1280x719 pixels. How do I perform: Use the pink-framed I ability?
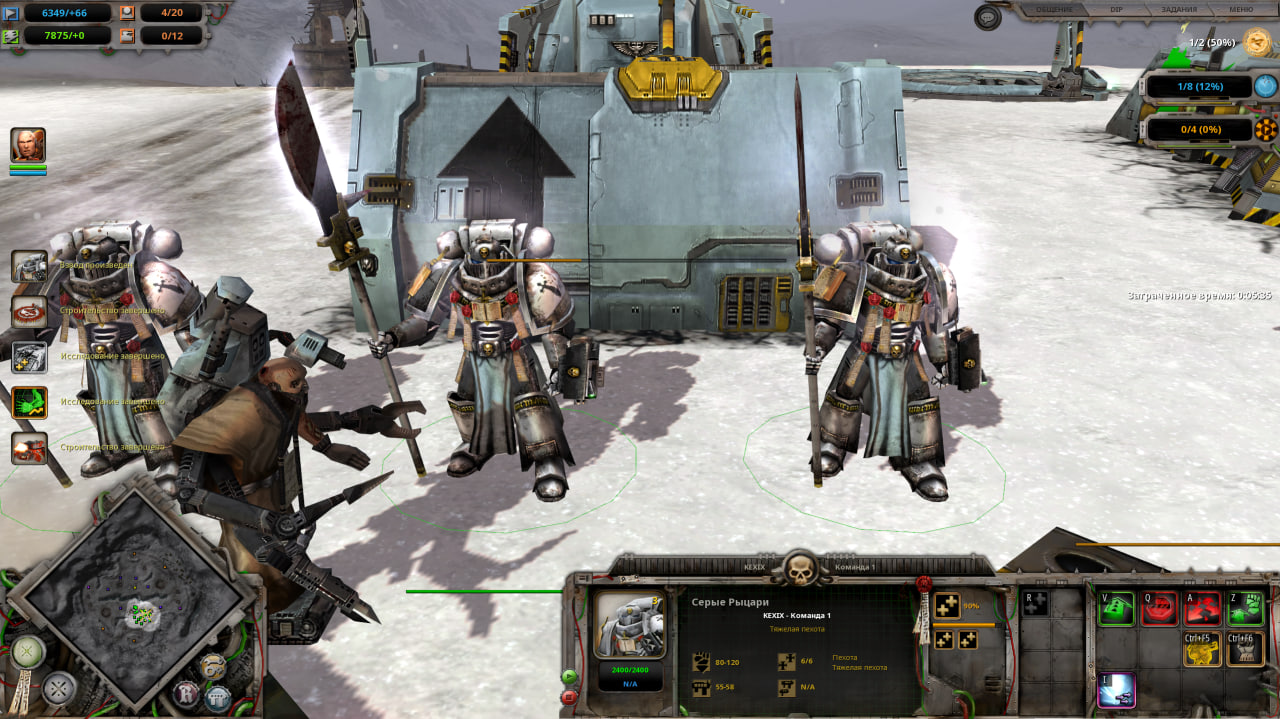click(x=1117, y=690)
